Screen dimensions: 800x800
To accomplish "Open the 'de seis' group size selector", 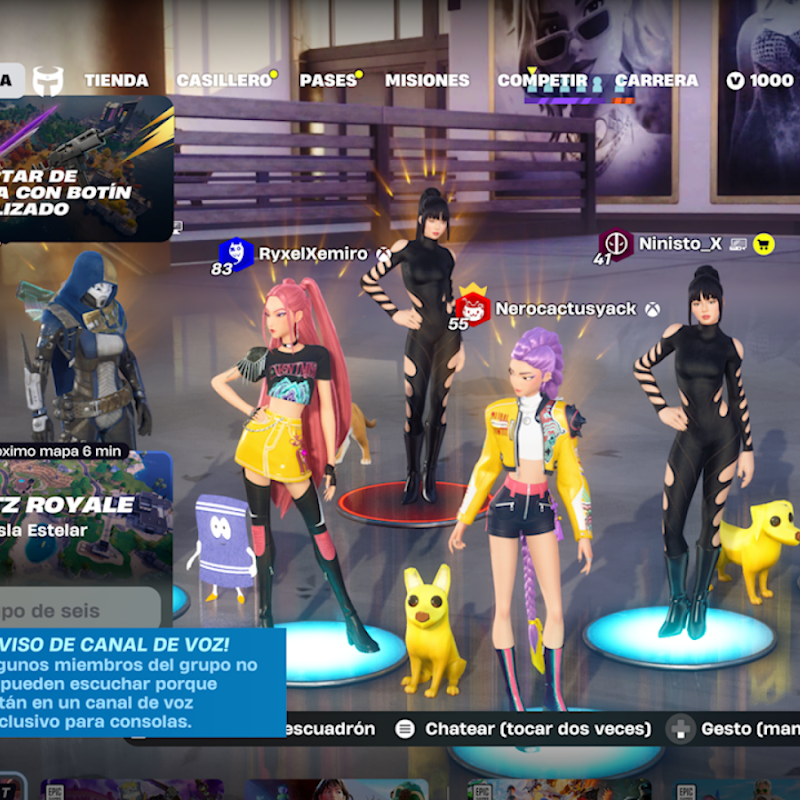I will (80, 609).
